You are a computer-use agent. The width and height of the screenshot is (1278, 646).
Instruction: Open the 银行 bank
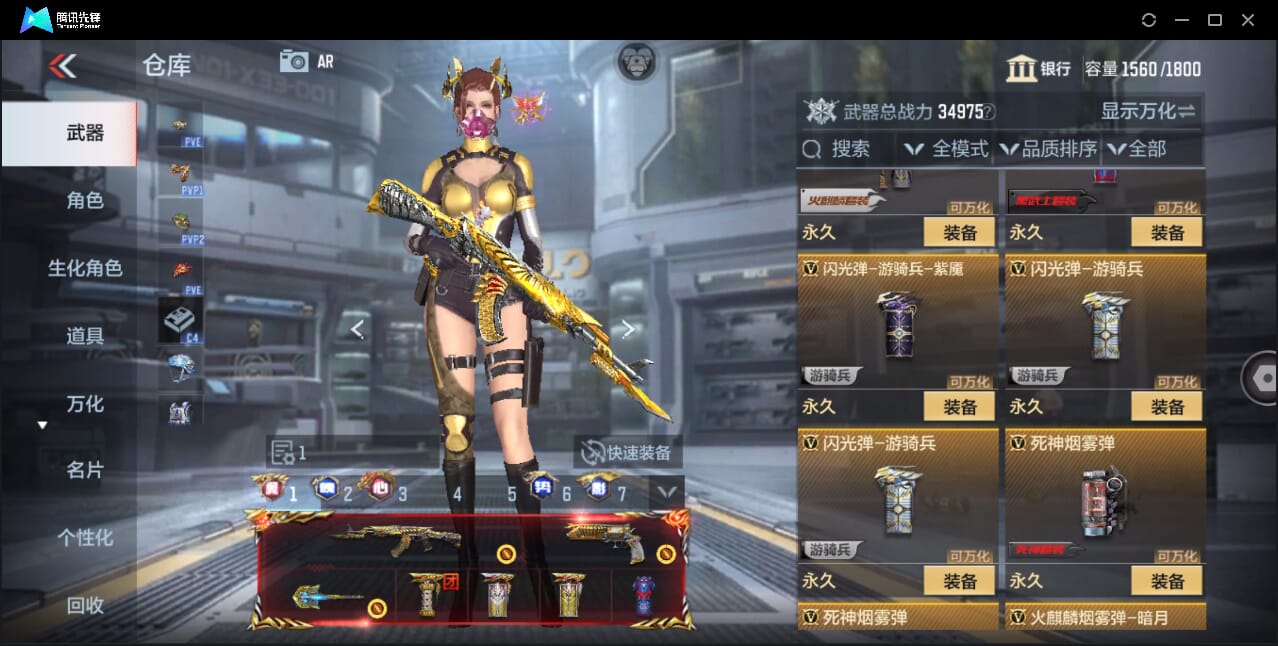[1038, 69]
